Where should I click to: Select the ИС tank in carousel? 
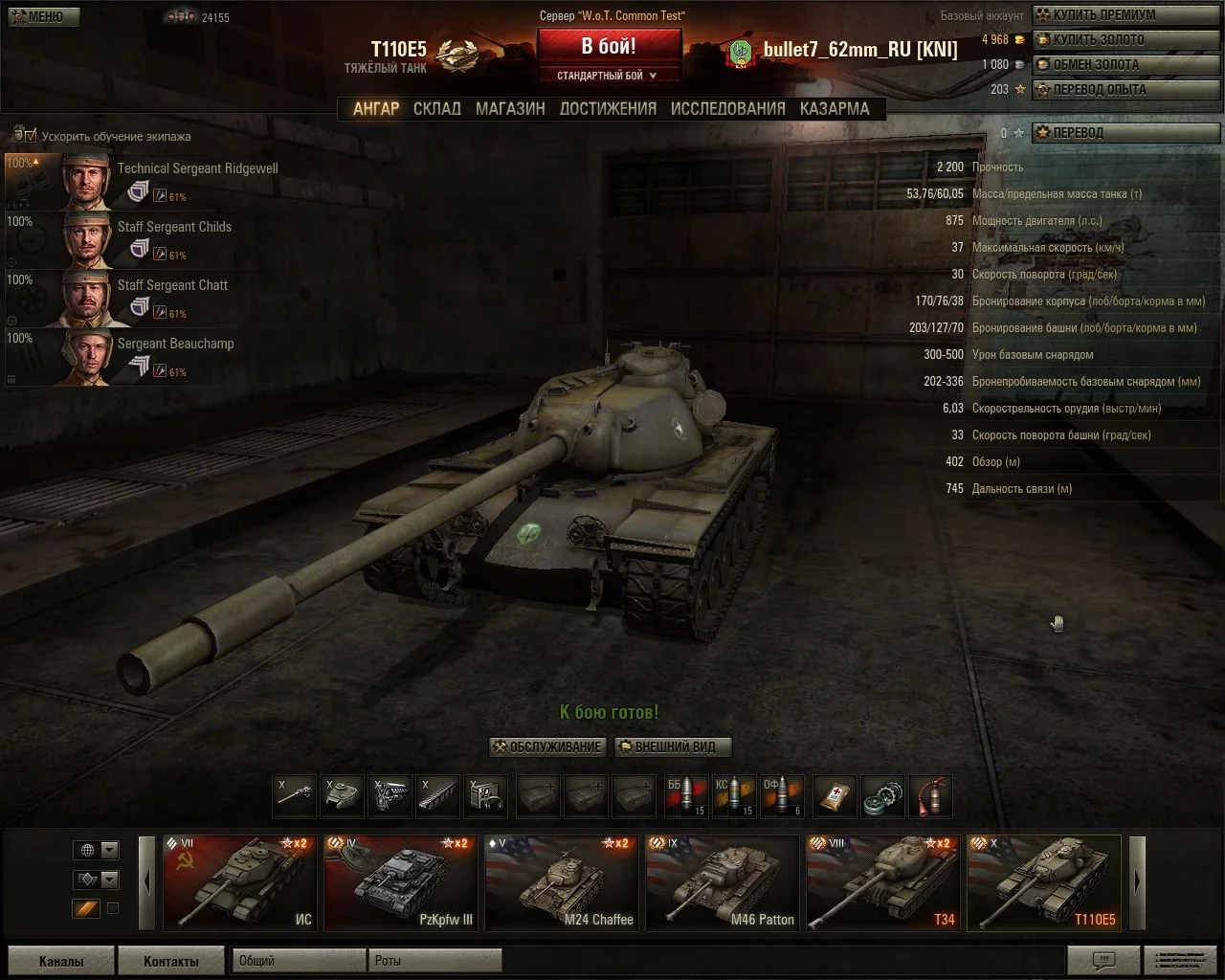click(239, 883)
